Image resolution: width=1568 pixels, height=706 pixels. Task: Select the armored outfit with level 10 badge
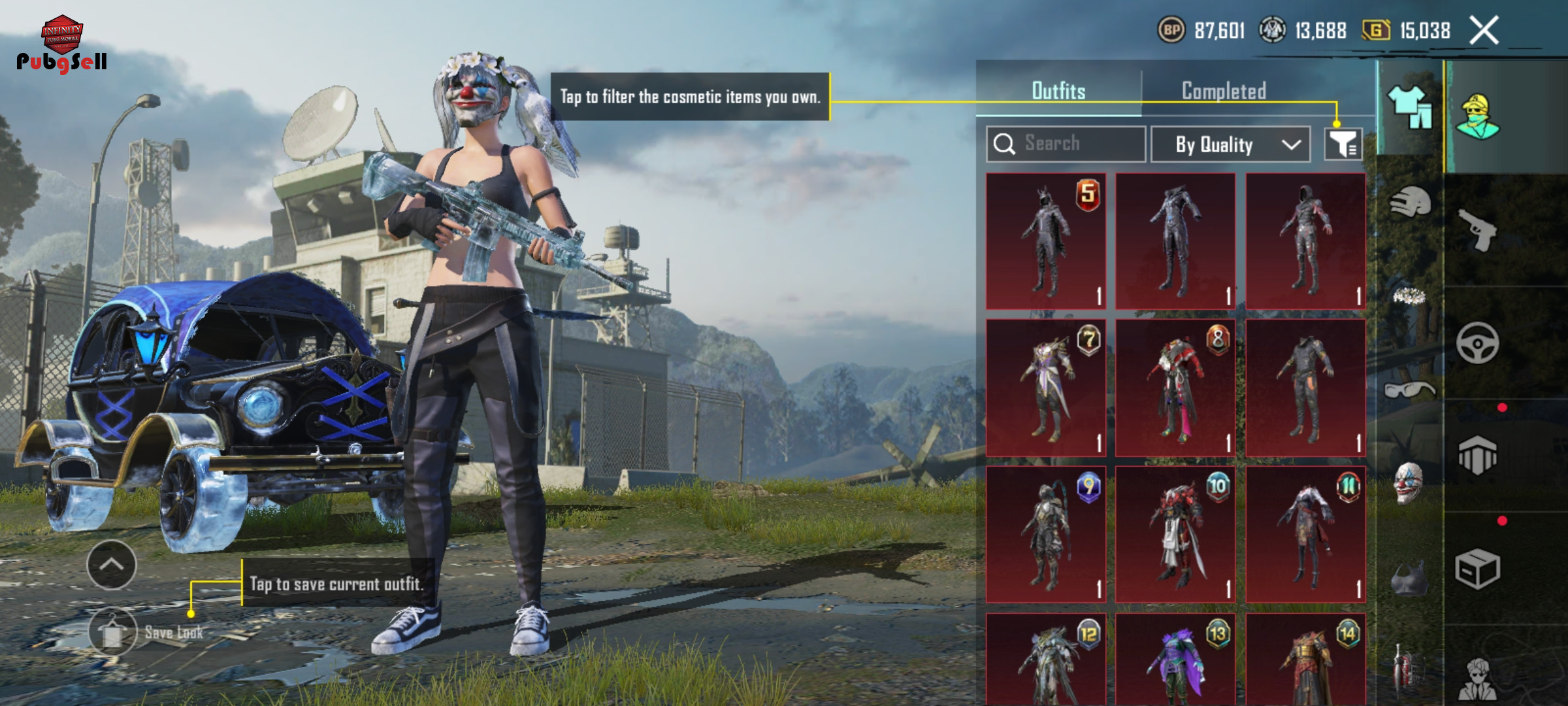(1175, 534)
